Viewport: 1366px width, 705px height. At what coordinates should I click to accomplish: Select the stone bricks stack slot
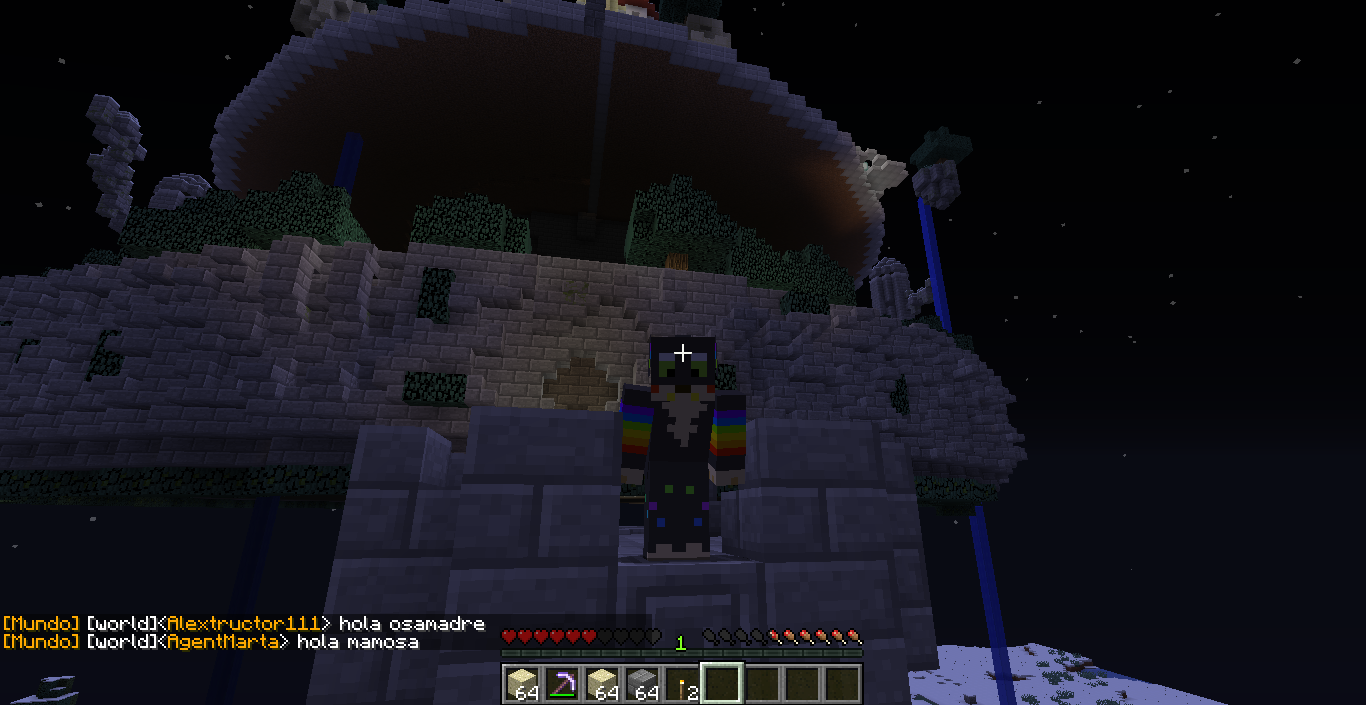642,683
